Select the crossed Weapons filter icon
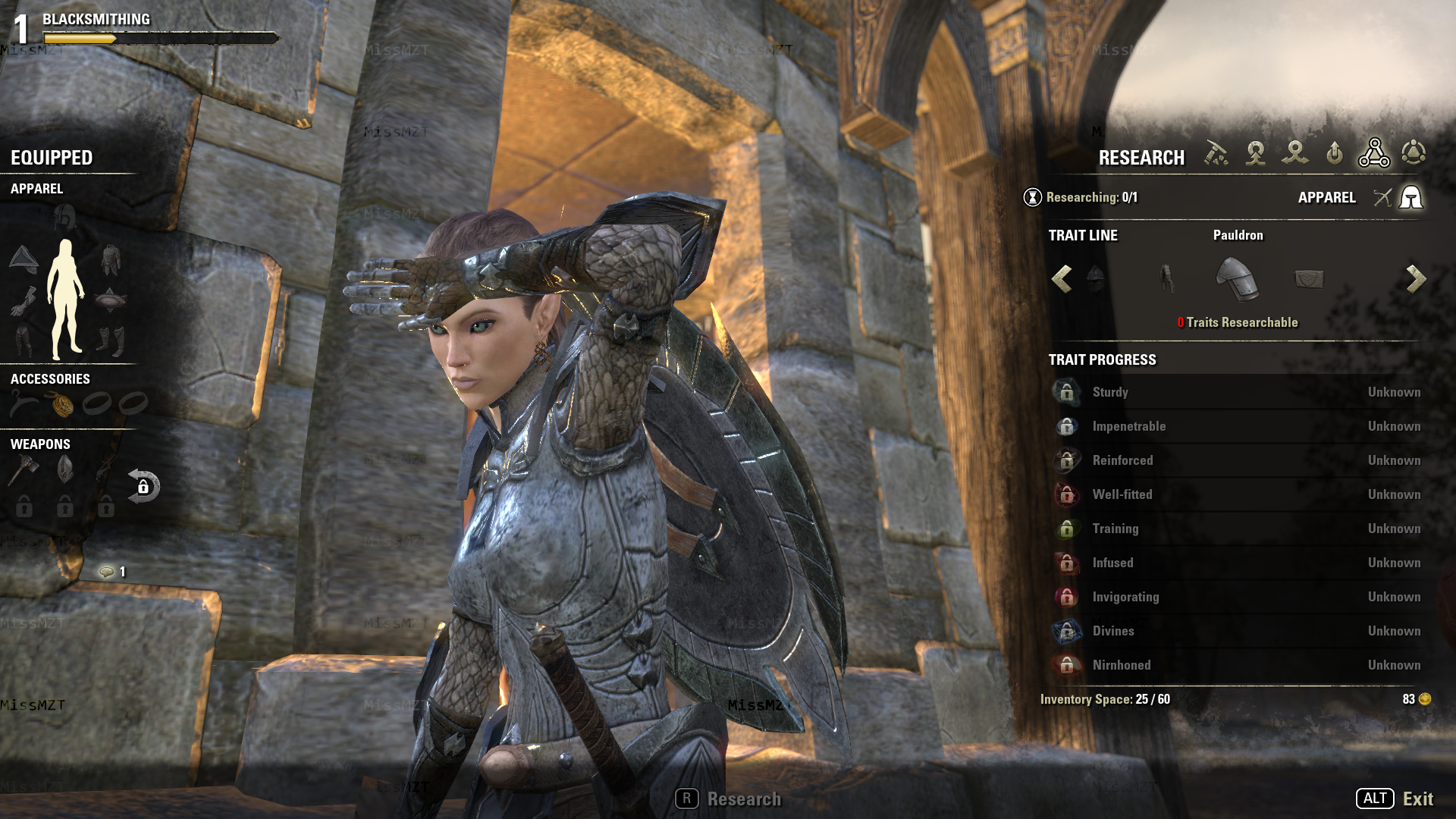The image size is (1456, 819). (x=1383, y=199)
